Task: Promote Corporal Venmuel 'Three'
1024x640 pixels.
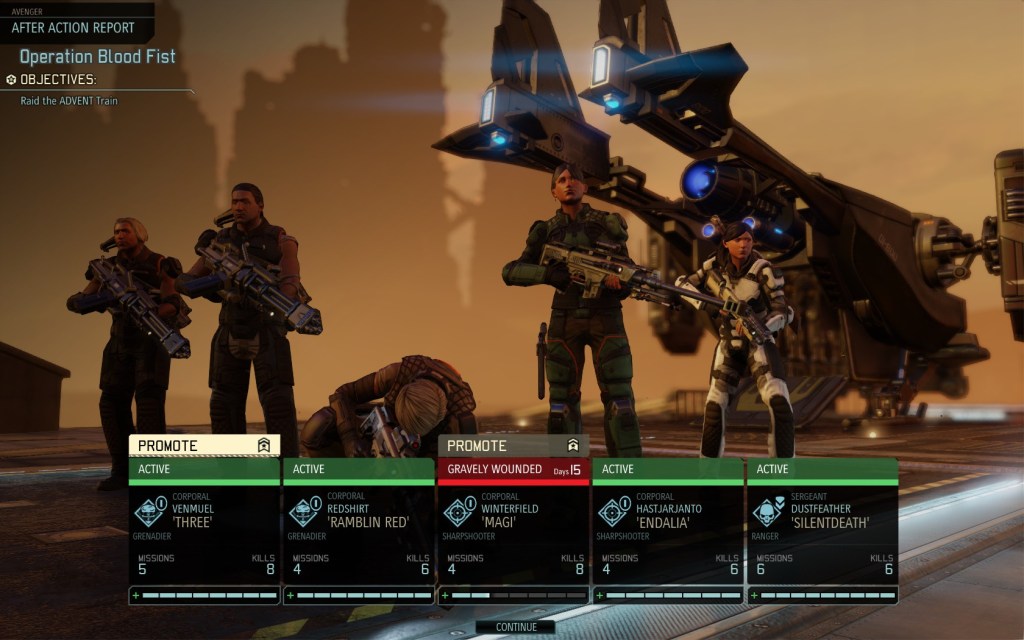Action: tap(204, 445)
